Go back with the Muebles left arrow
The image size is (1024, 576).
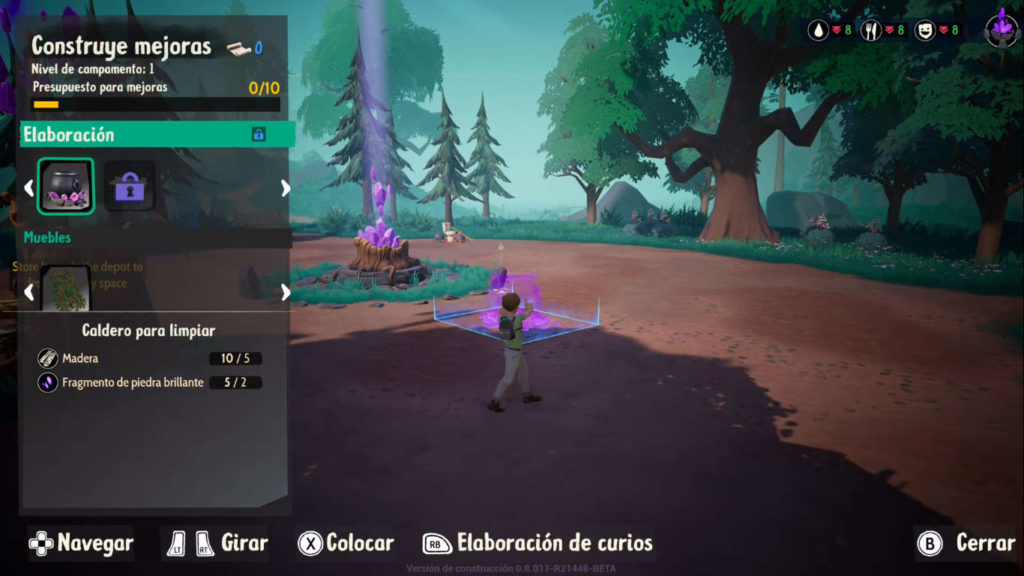pyautogui.click(x=29, y=292)
